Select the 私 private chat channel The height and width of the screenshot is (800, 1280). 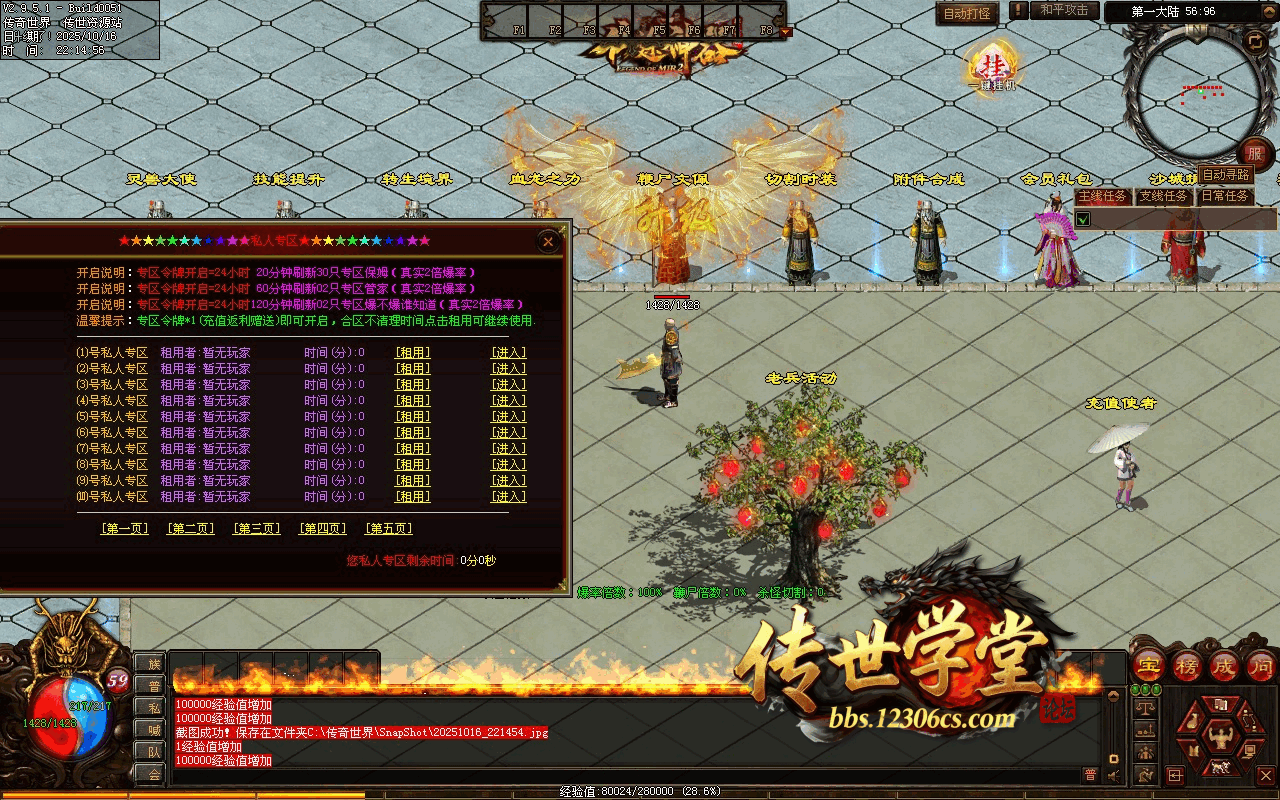(153, 708)
